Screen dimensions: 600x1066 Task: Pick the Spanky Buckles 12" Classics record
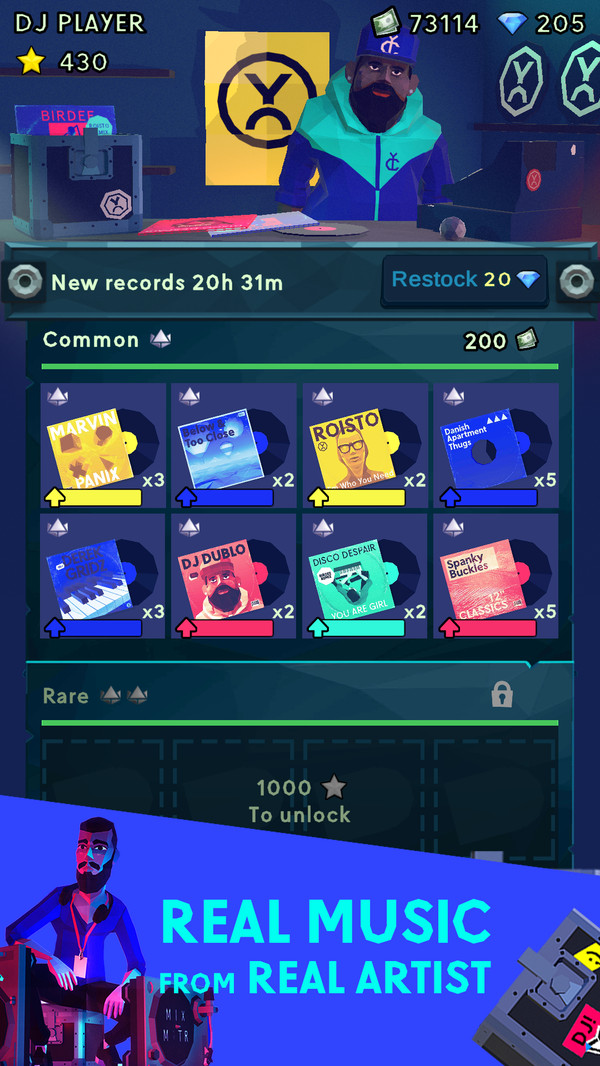[x=496, y=576]
